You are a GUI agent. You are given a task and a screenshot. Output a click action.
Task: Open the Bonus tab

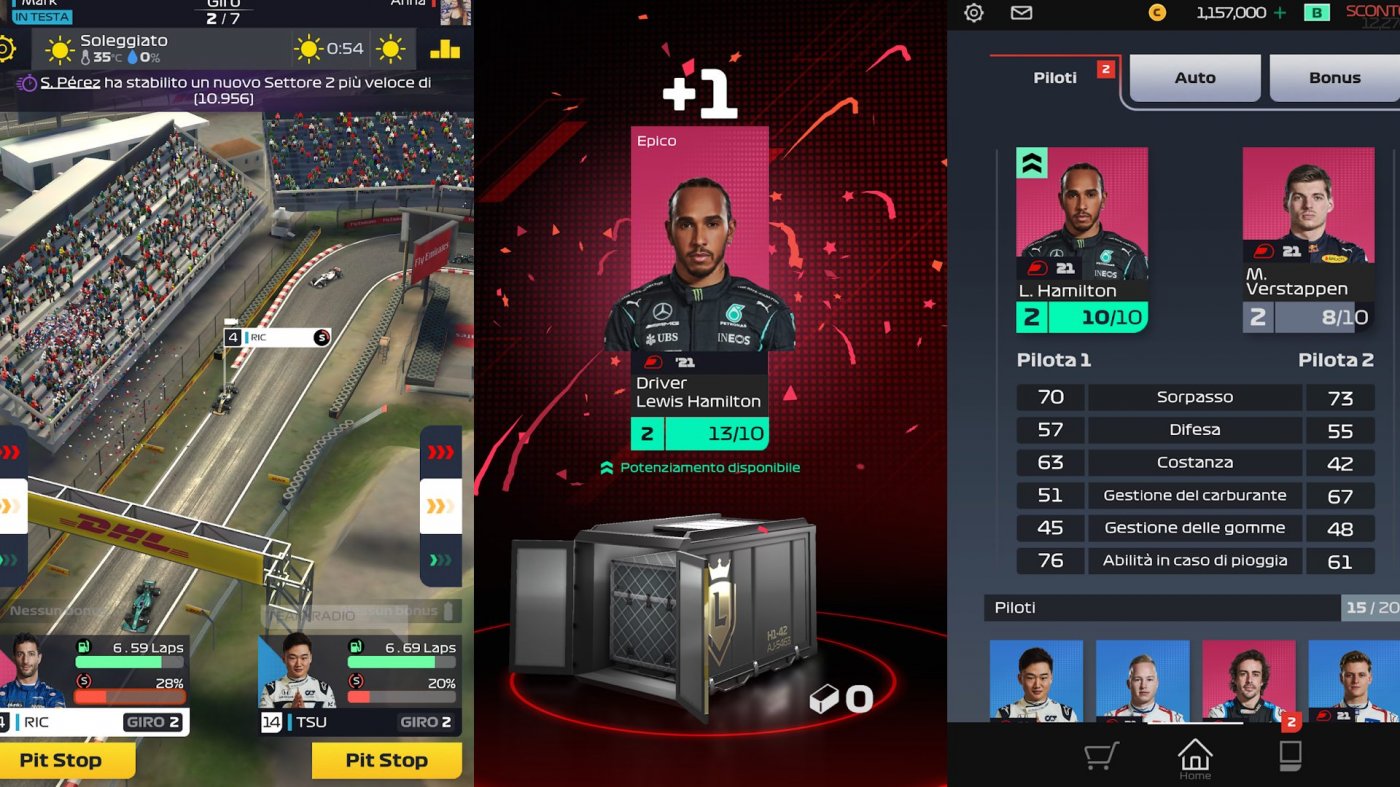(1334, 77)
